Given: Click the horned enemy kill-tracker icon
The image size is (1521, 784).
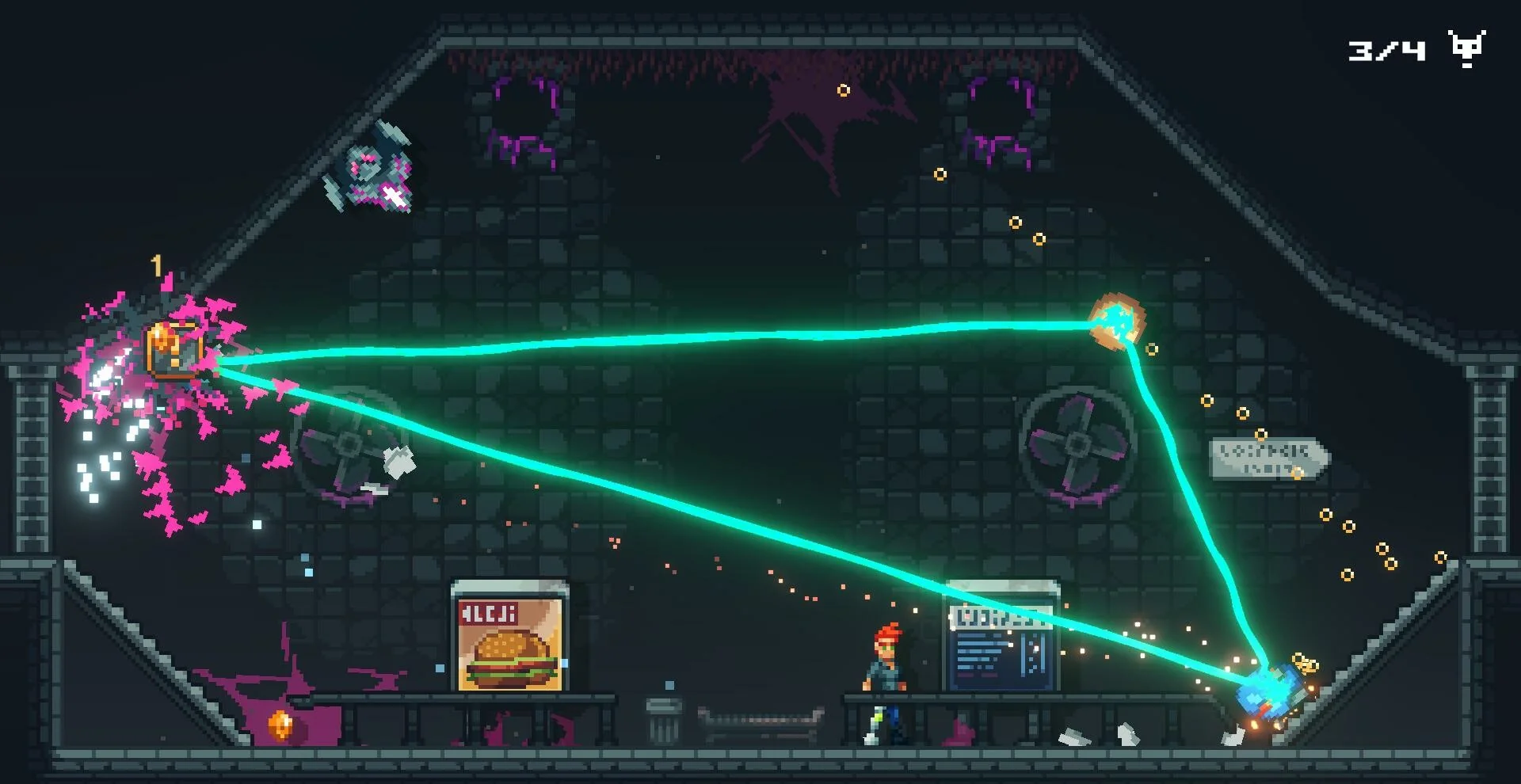Looking at the screenshot, I should click(x=1466, y=49).
